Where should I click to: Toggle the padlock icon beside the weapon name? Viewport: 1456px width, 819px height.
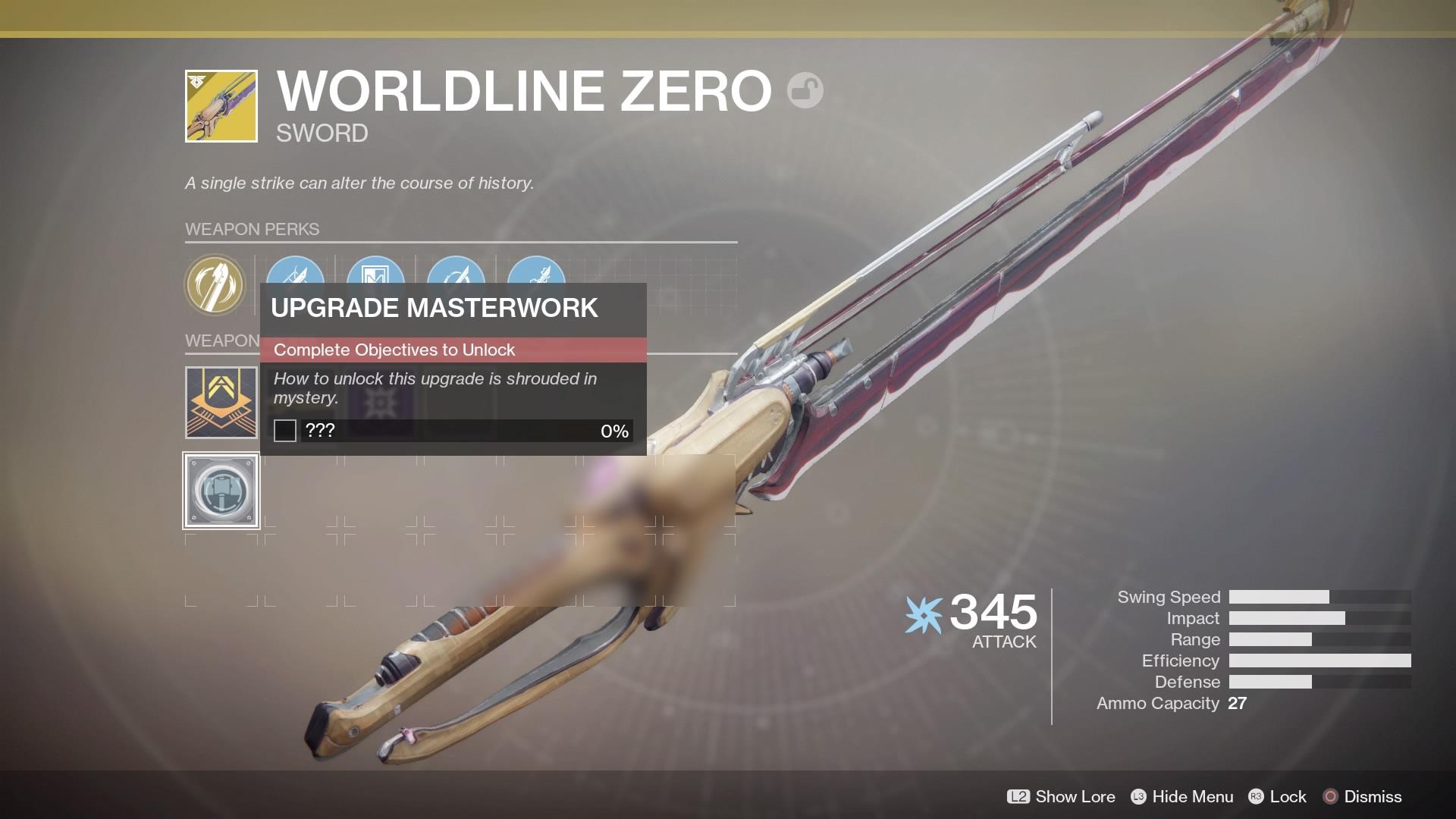(805, 91)
